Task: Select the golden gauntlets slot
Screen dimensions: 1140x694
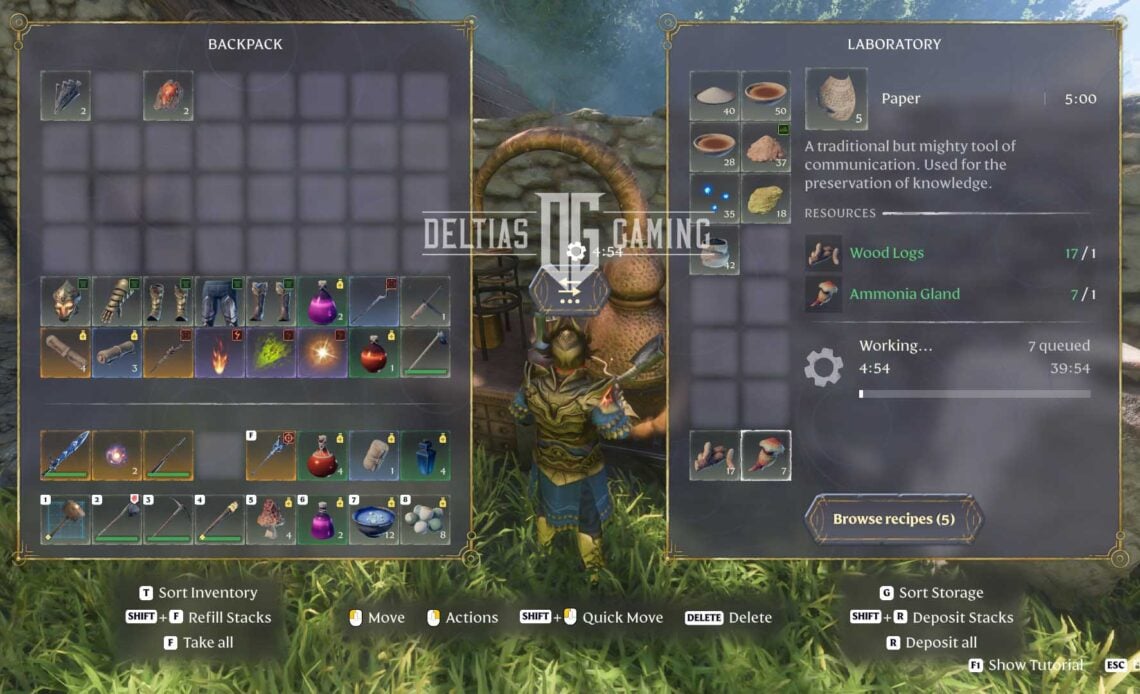Action: pos(117,302)
